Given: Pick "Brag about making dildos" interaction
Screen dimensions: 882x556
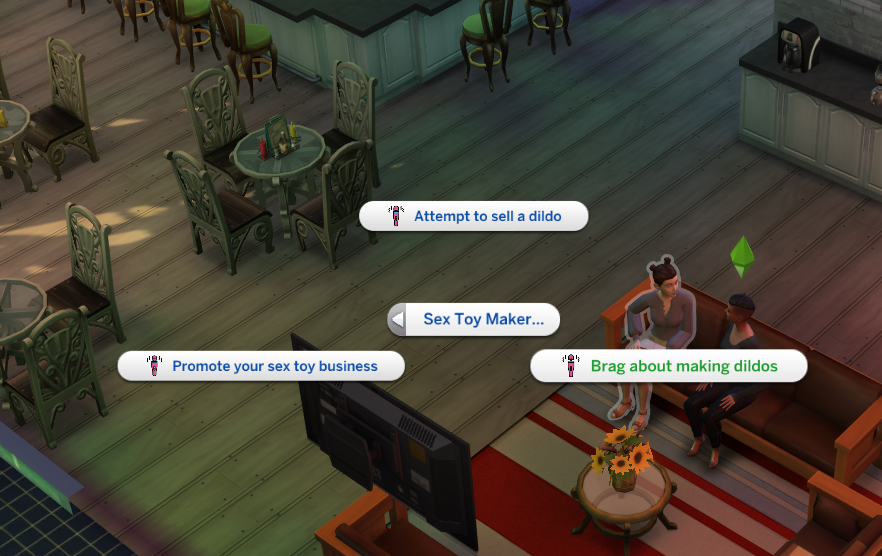Looking at the screenshot, I should click(x=669, y=366).
